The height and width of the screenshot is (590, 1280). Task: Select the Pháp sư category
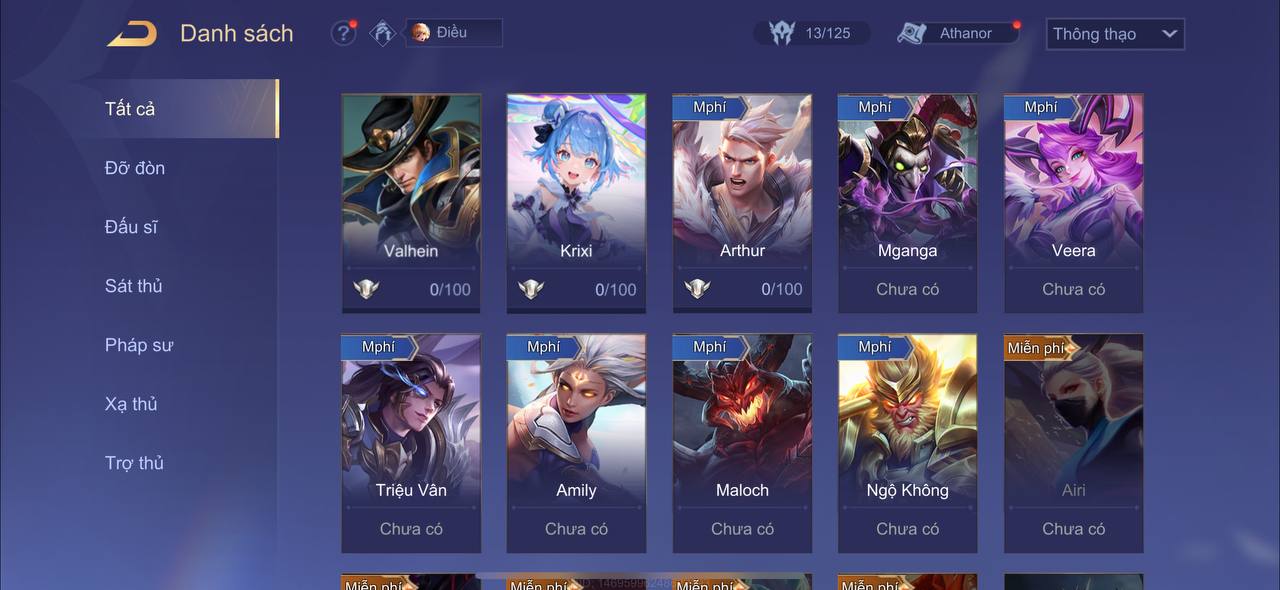139,345
